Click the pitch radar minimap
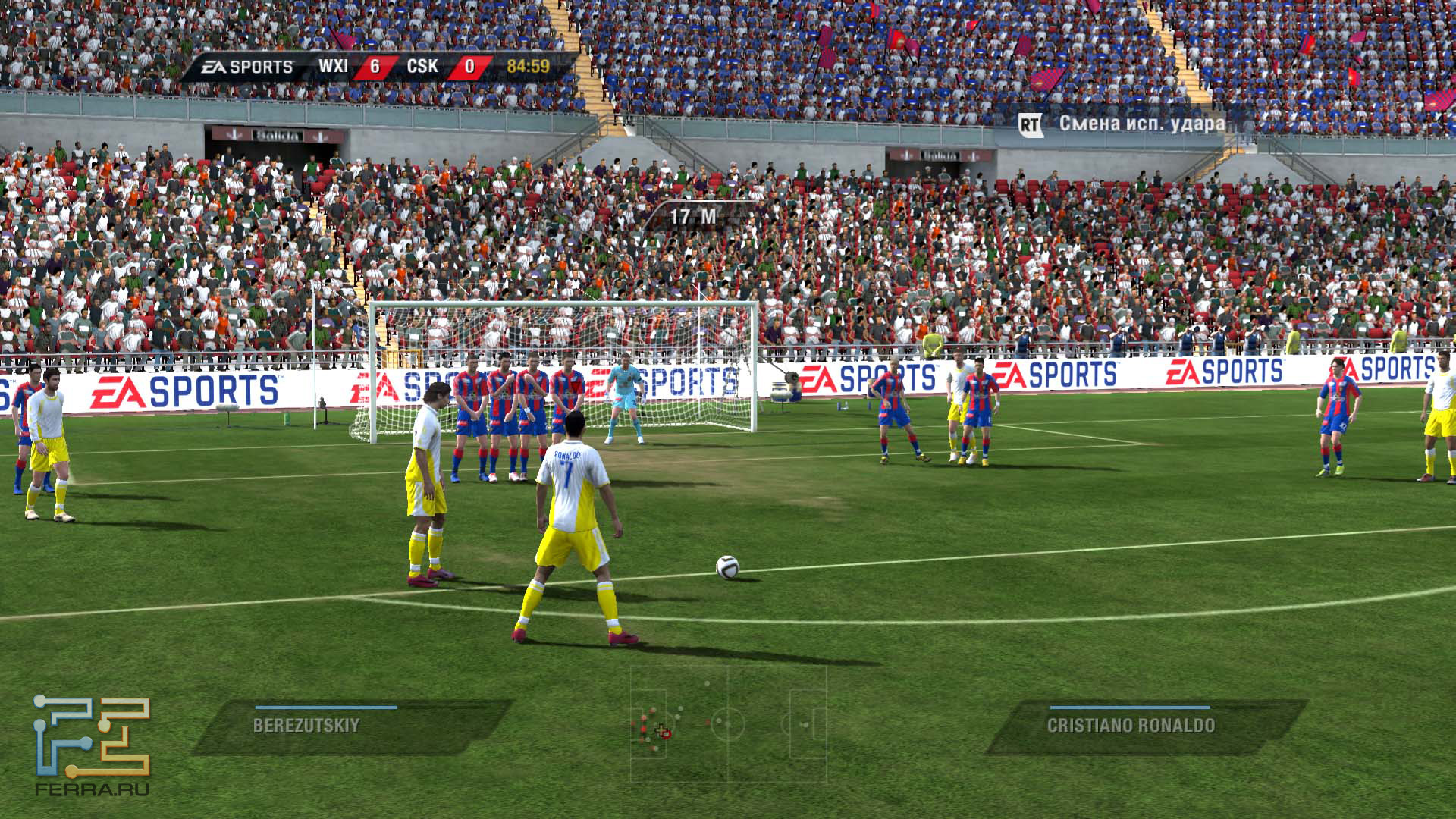Screen dimensions: 1456x819 728,724
